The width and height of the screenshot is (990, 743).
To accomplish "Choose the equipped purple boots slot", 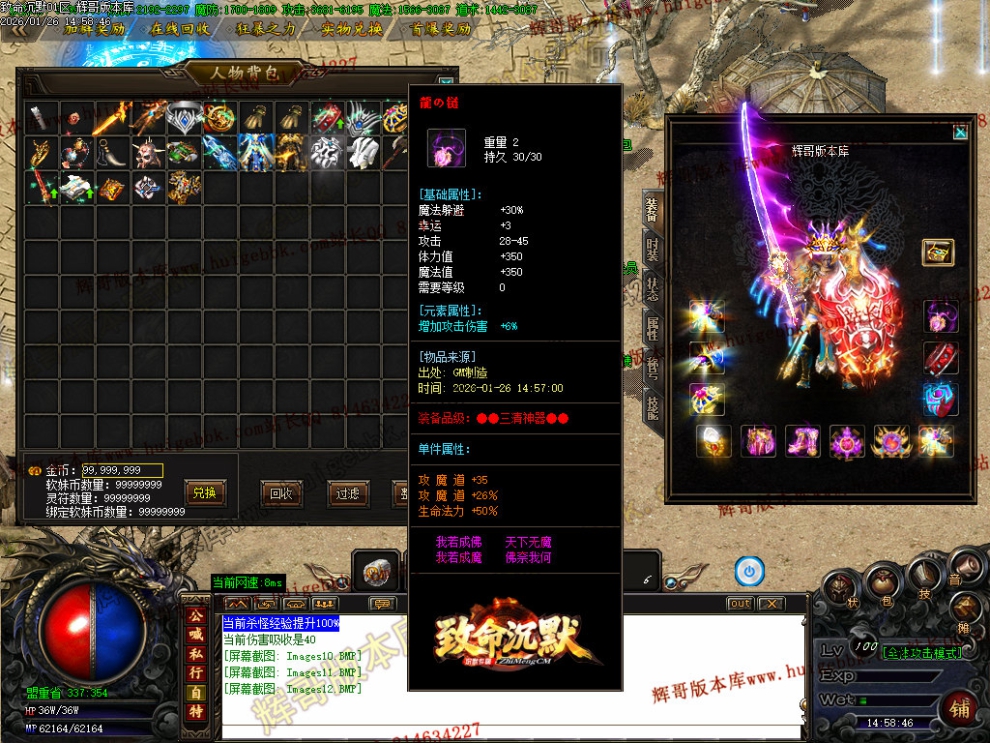I will click(x=802, y=440).
